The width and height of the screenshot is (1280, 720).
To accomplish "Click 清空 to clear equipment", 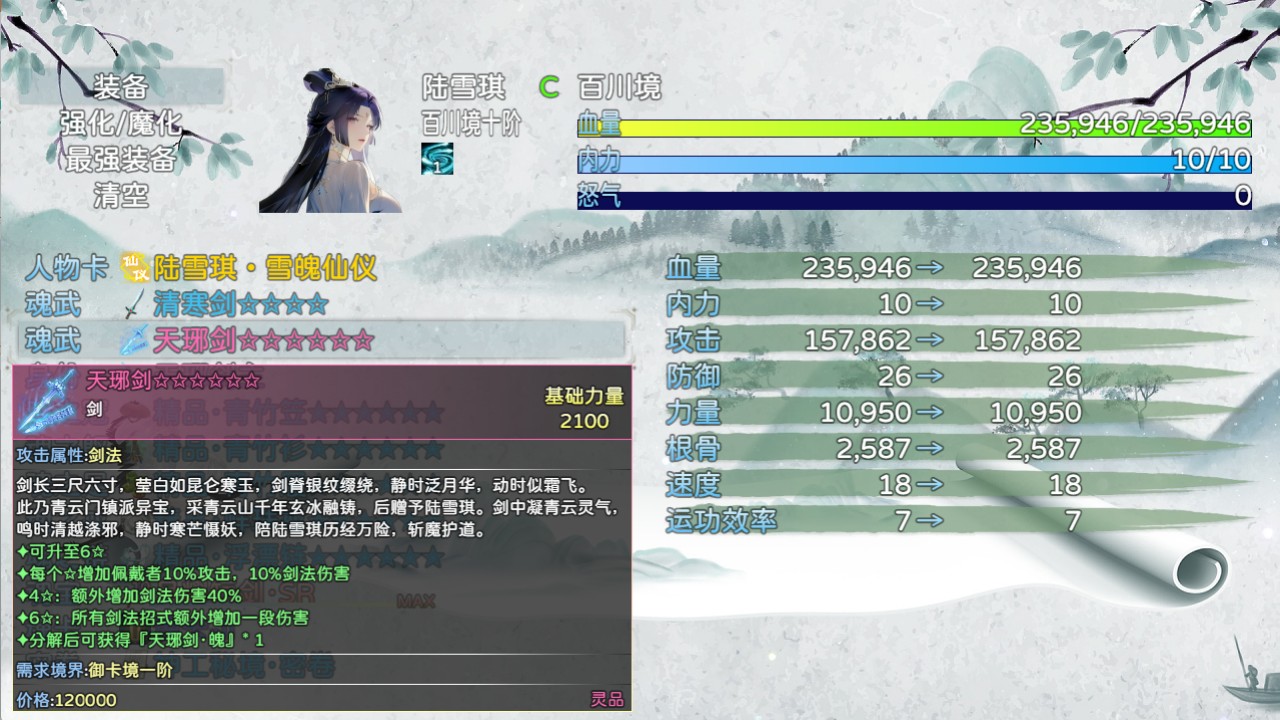I will pyautogui.click(x=121, y=195).
